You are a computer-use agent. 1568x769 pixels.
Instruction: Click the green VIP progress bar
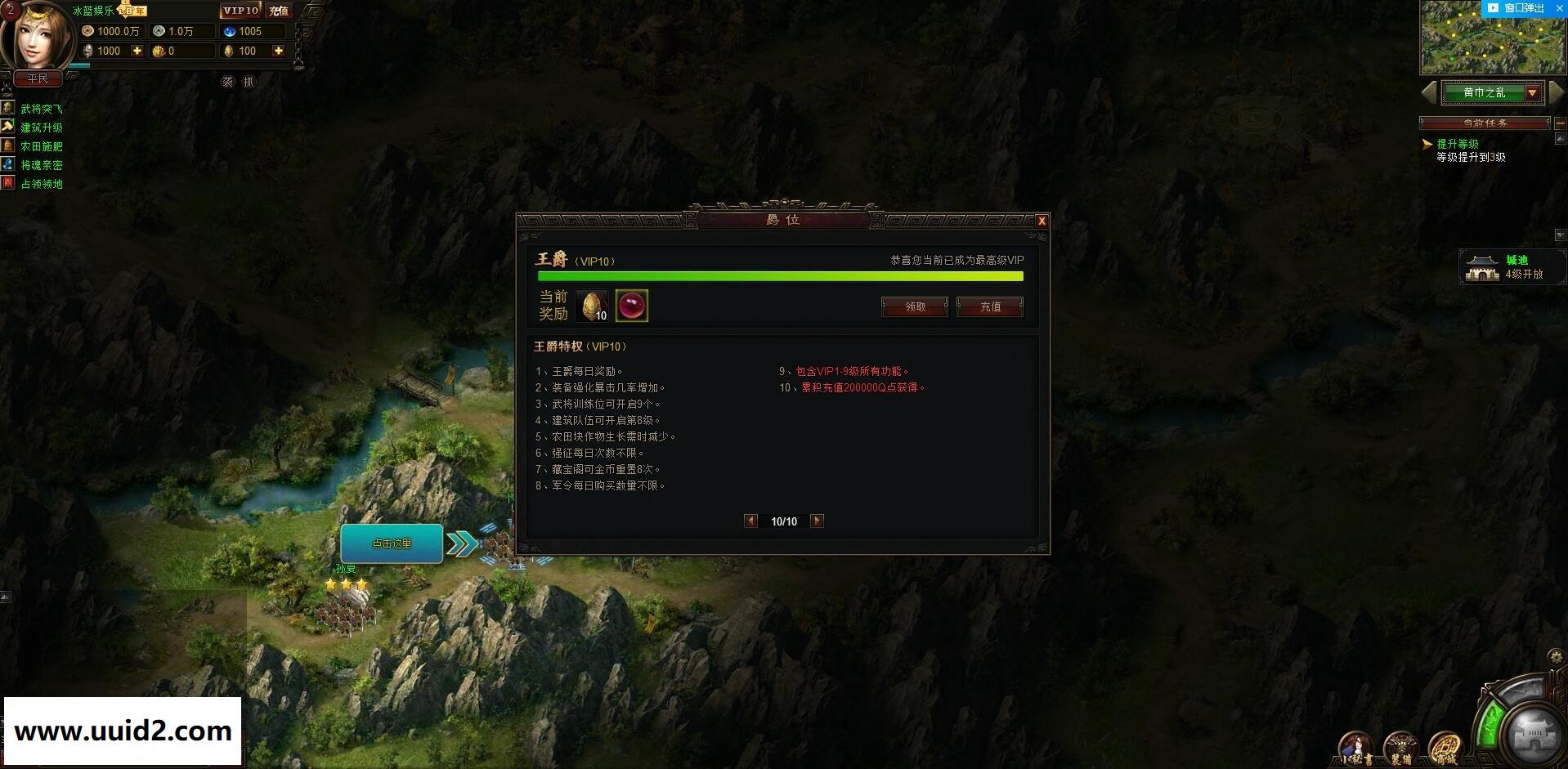(780, 276)
